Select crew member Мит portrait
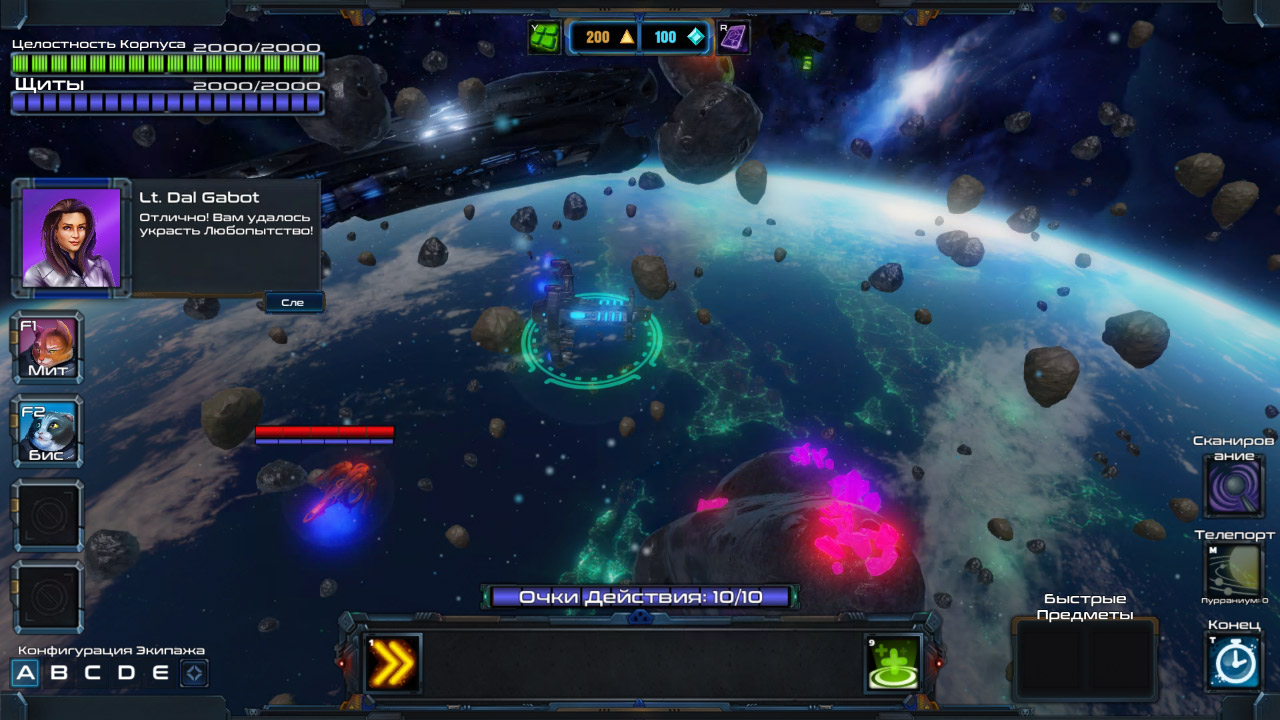This screenshot has height=720, width=1280. 48,349
